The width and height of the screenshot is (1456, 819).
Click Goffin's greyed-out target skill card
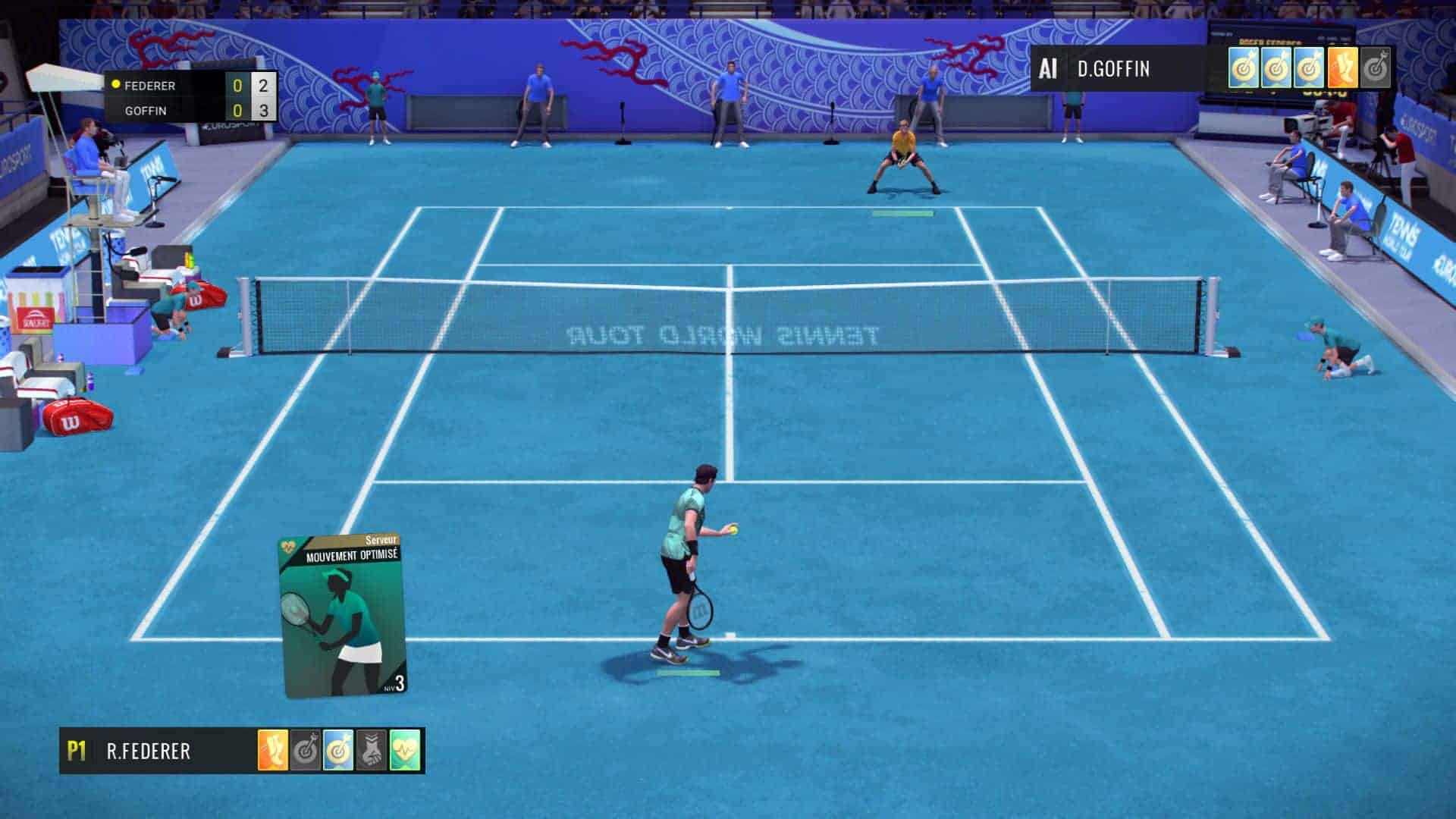point(1375,69)
